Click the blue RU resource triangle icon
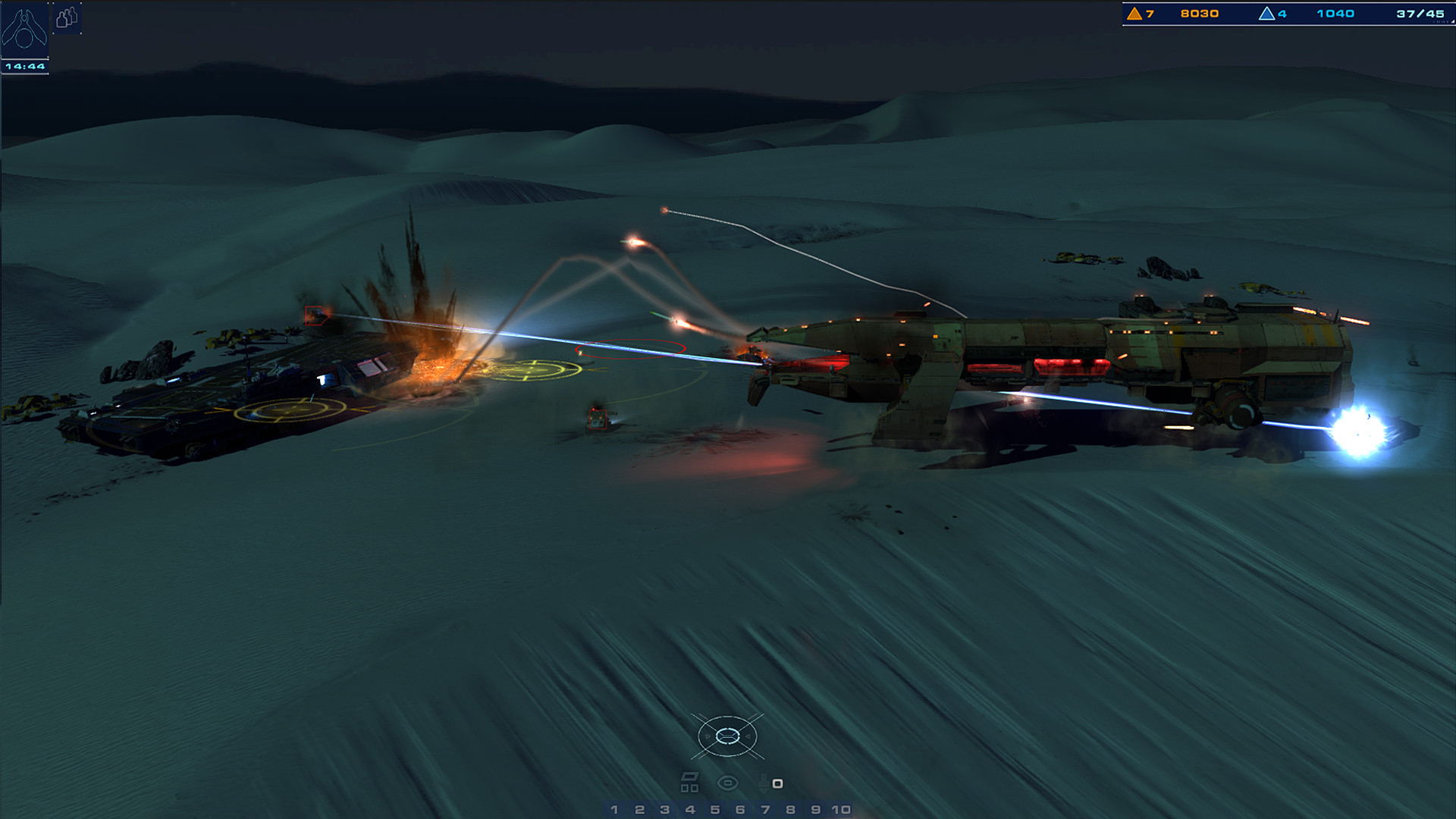 [x=1266, y=14]
